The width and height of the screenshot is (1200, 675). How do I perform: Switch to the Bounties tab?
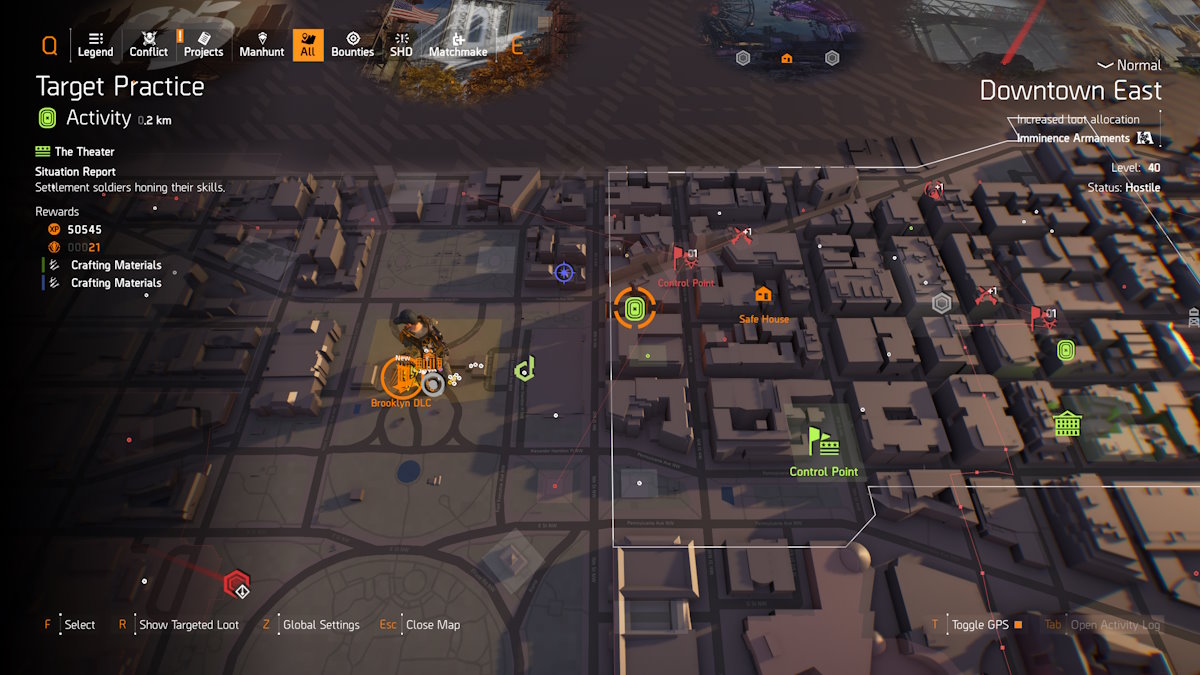point(352,44)
